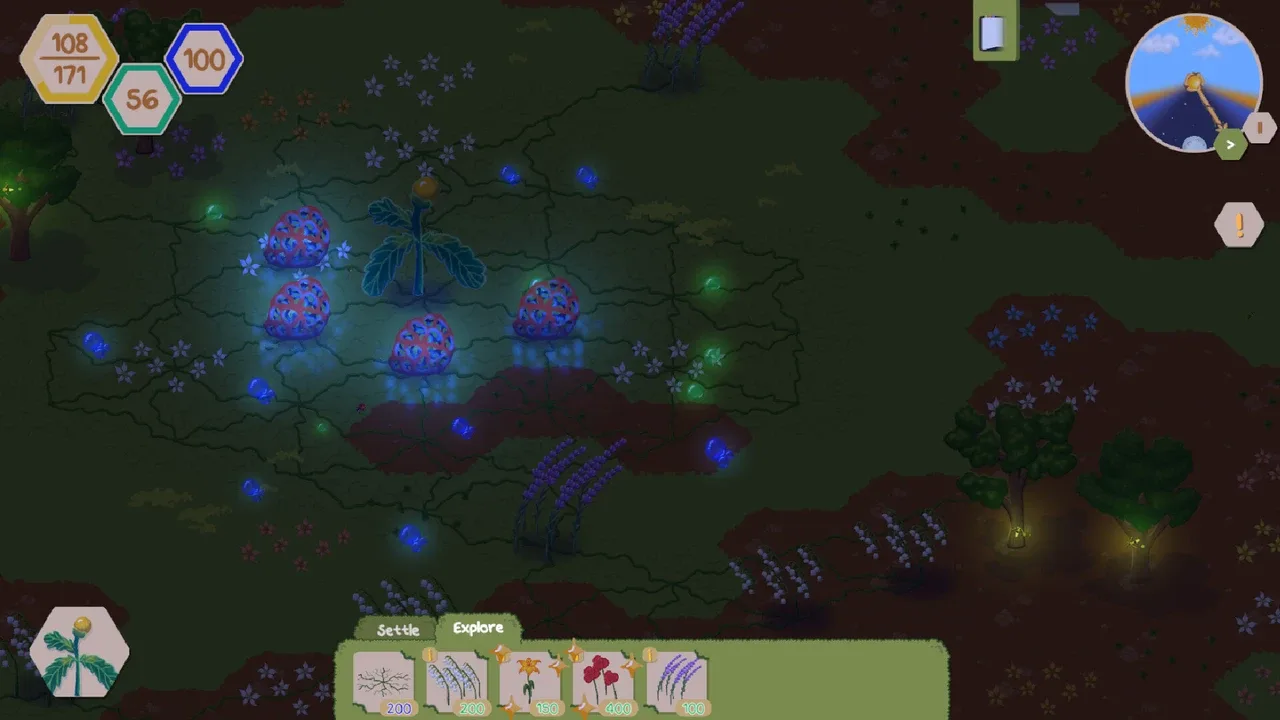Screen dimensions: 1280x720
Task: Pause time with the hexagon pause button
Action: (1260, 128)
